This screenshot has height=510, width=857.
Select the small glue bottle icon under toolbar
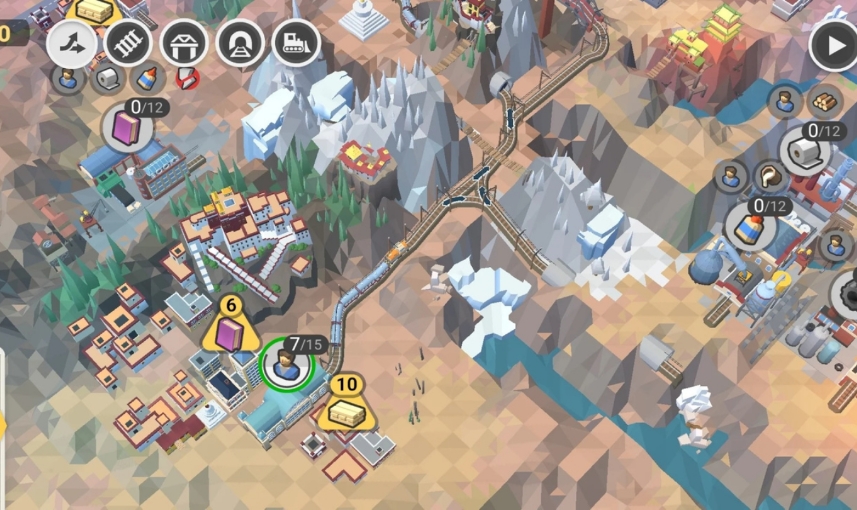coord(147,77)
